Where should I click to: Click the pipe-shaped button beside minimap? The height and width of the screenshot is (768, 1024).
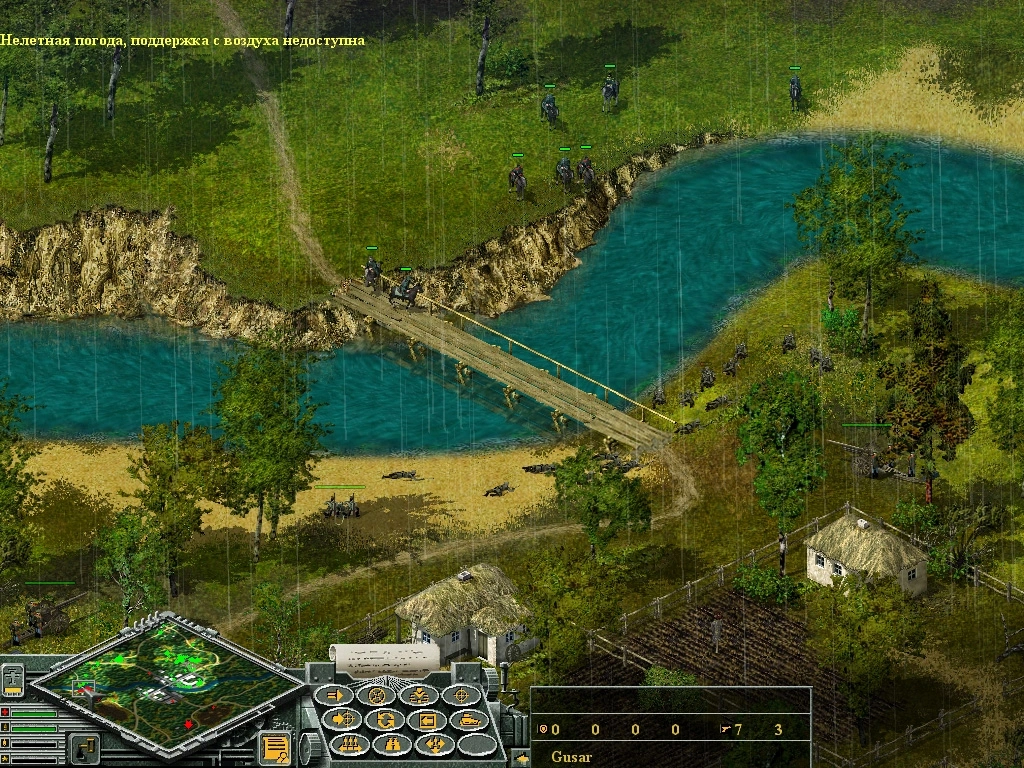[x=84, y=746]
